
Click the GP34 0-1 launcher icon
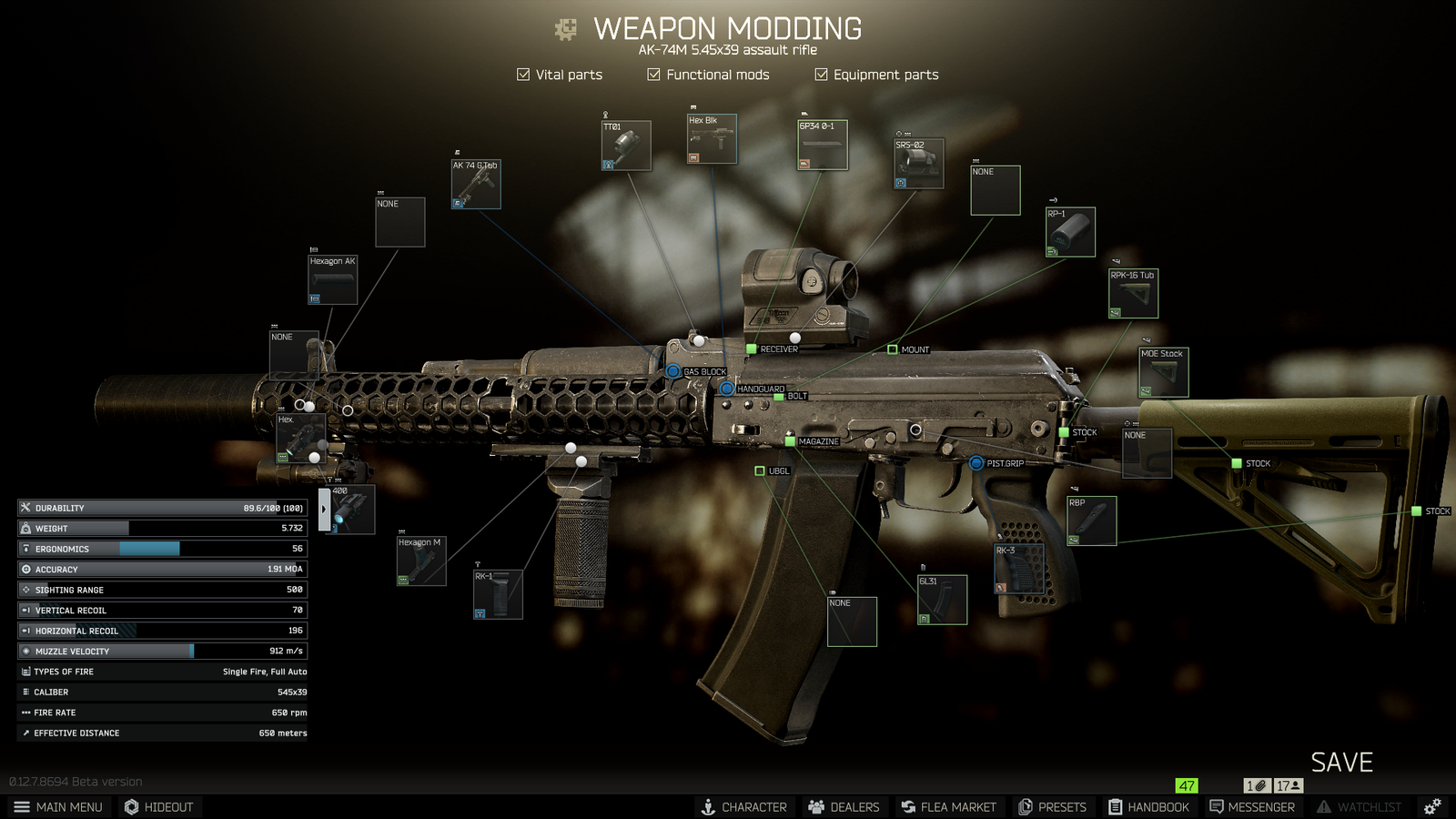click(822, 145)
